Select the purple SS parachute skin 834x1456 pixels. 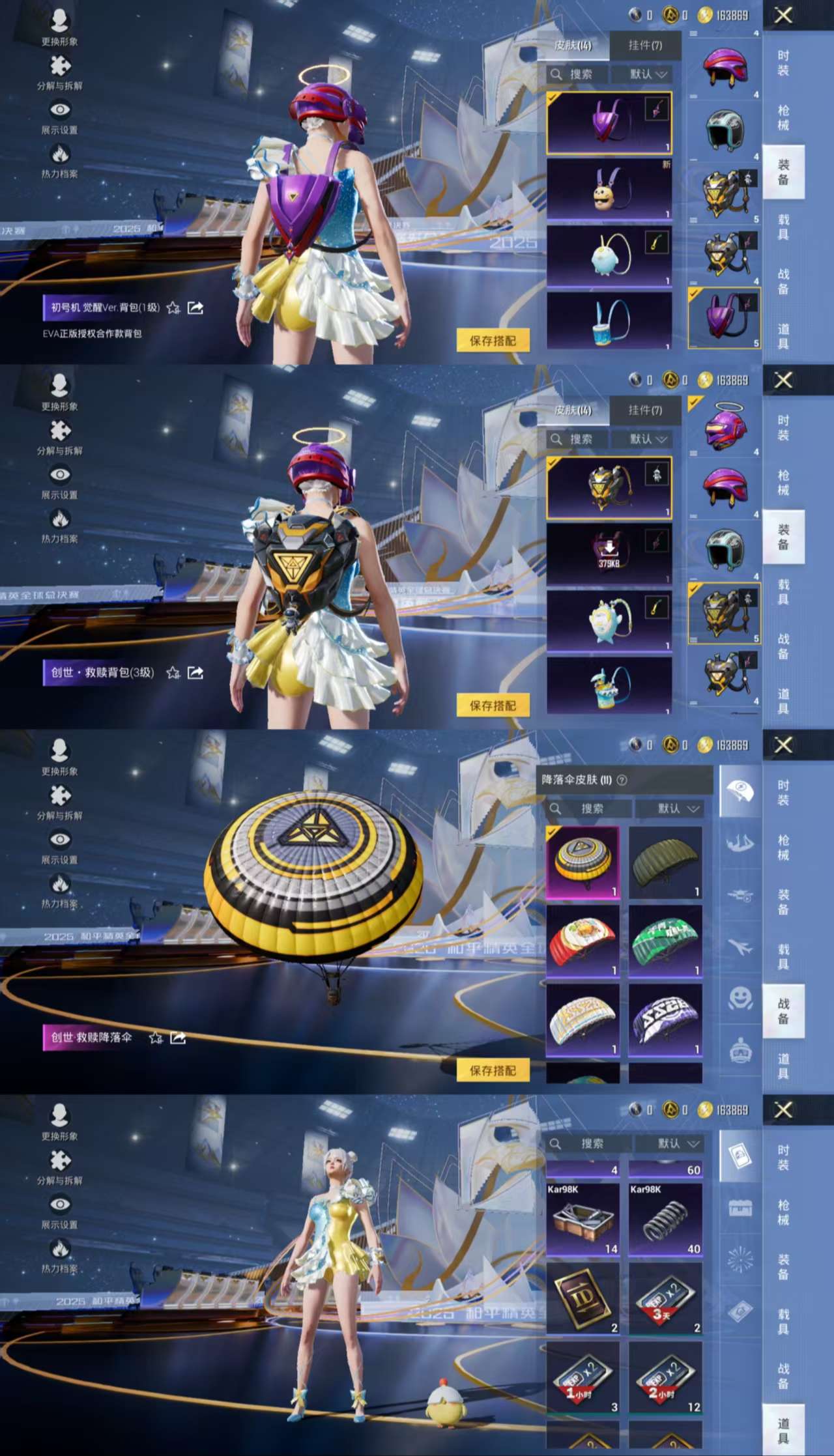coord(665,1020)
